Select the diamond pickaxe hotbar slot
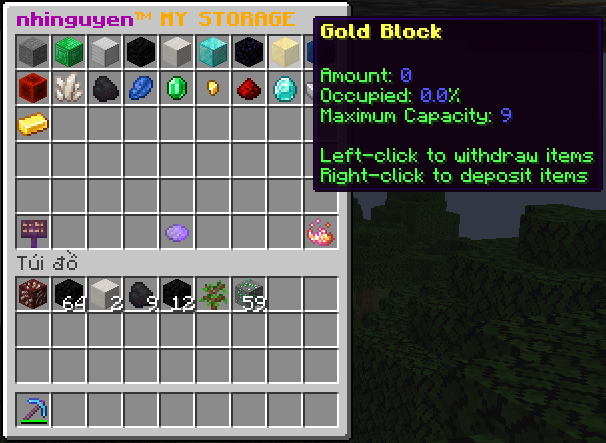The height and width of the screenshot is (443, 606). 33,410
